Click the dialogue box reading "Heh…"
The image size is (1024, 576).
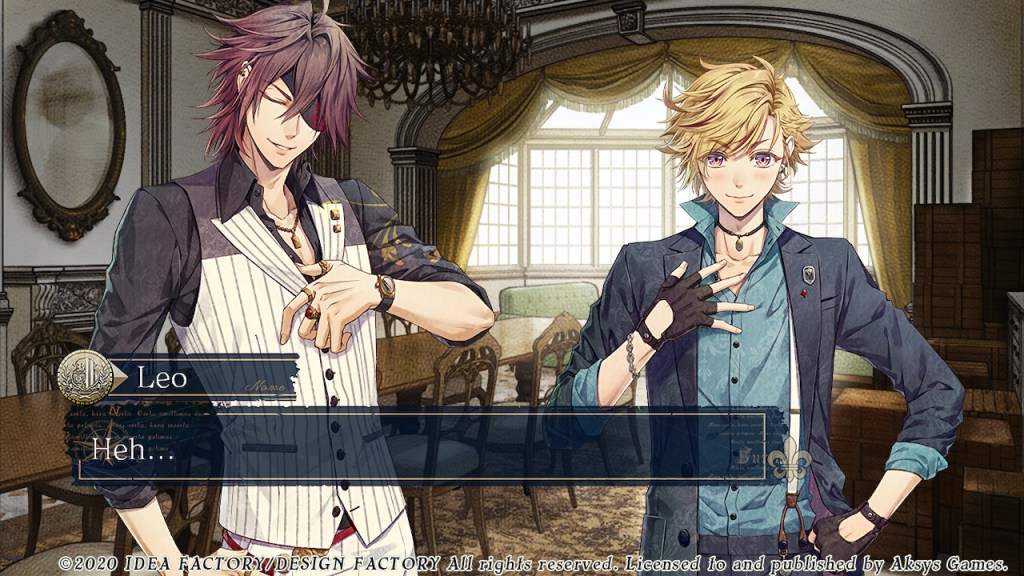click(420, 446)
